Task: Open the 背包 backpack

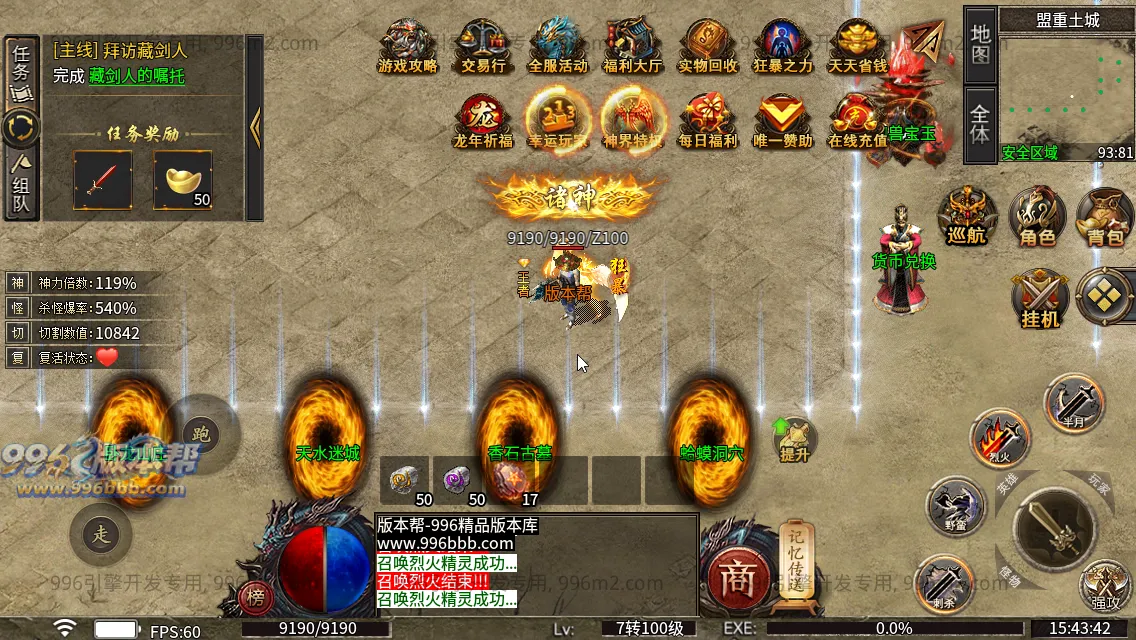Action: (1104, 215)
